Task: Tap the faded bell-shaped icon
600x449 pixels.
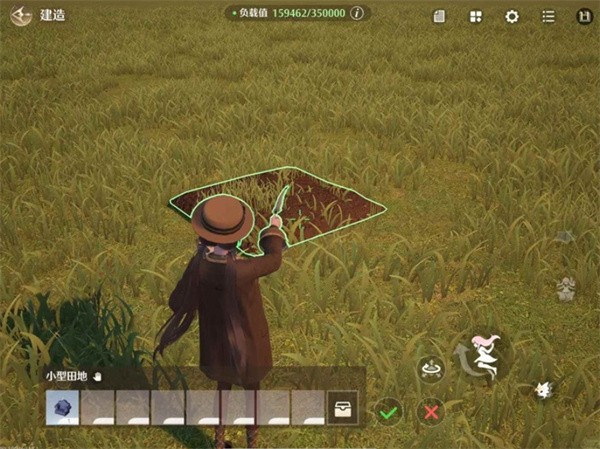Action: 566,290
